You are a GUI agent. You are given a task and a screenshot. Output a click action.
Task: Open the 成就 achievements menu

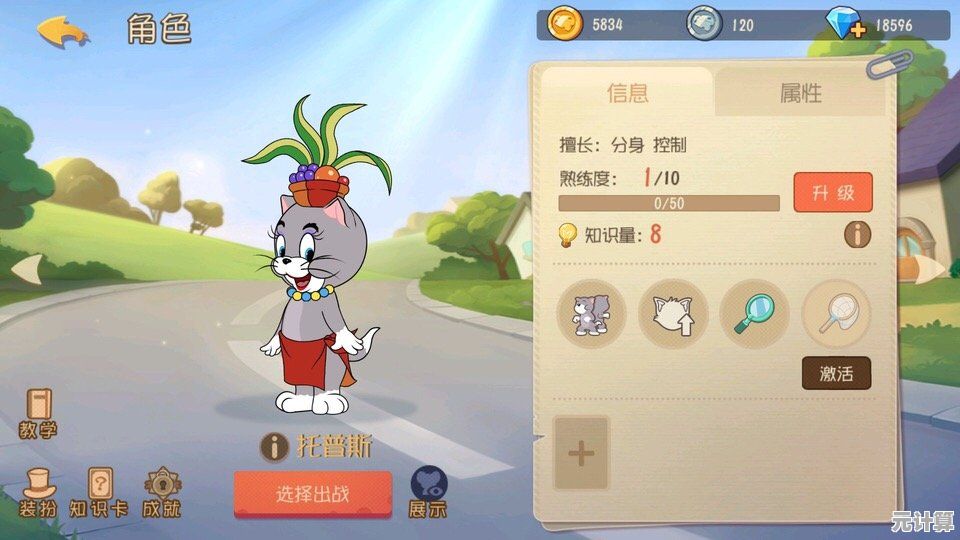161,492
